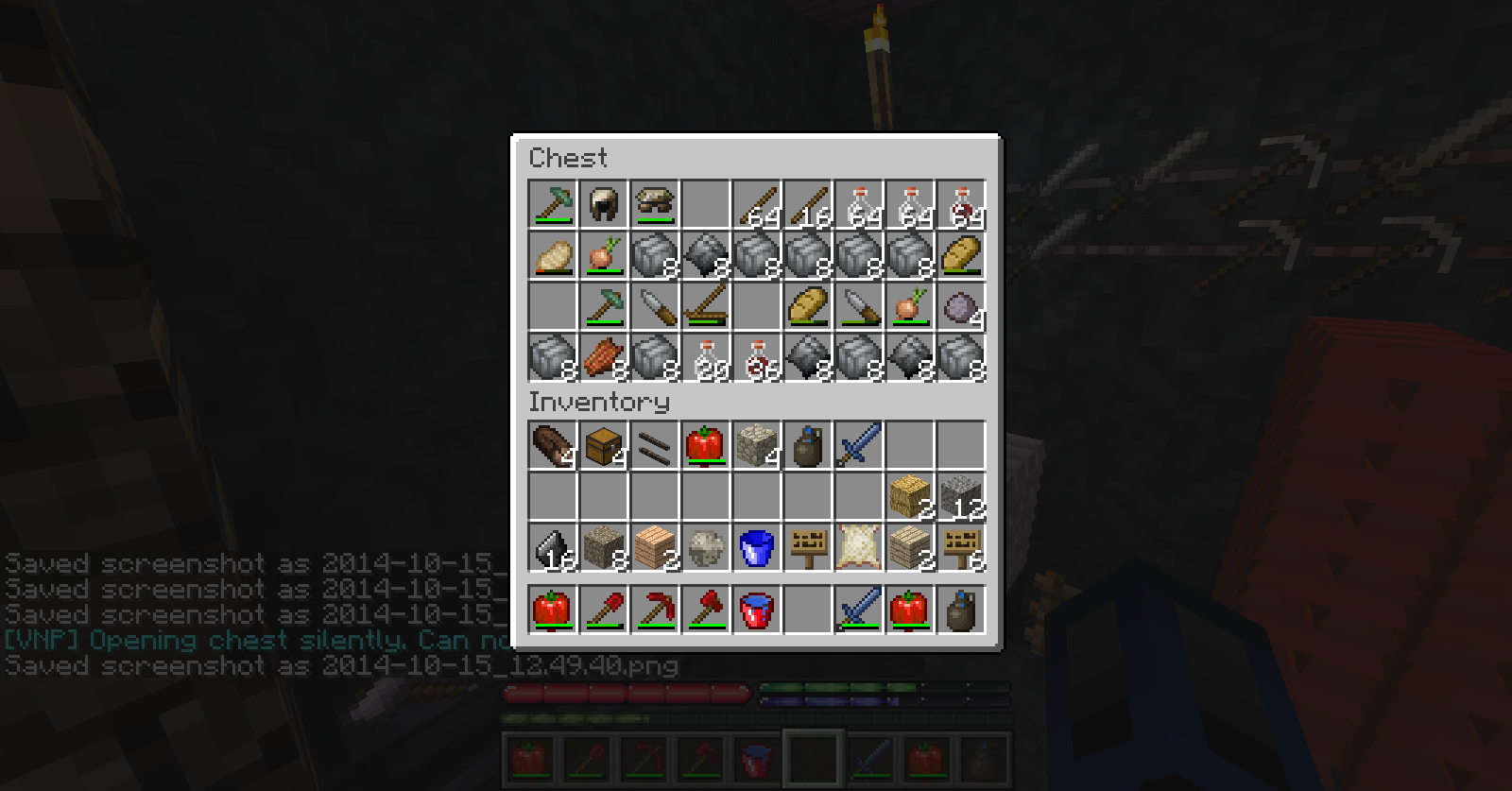Viewport: 1512px width, 791px height.
Task: Choose the red shovel in the hotbar row
Action: (603, 609)
